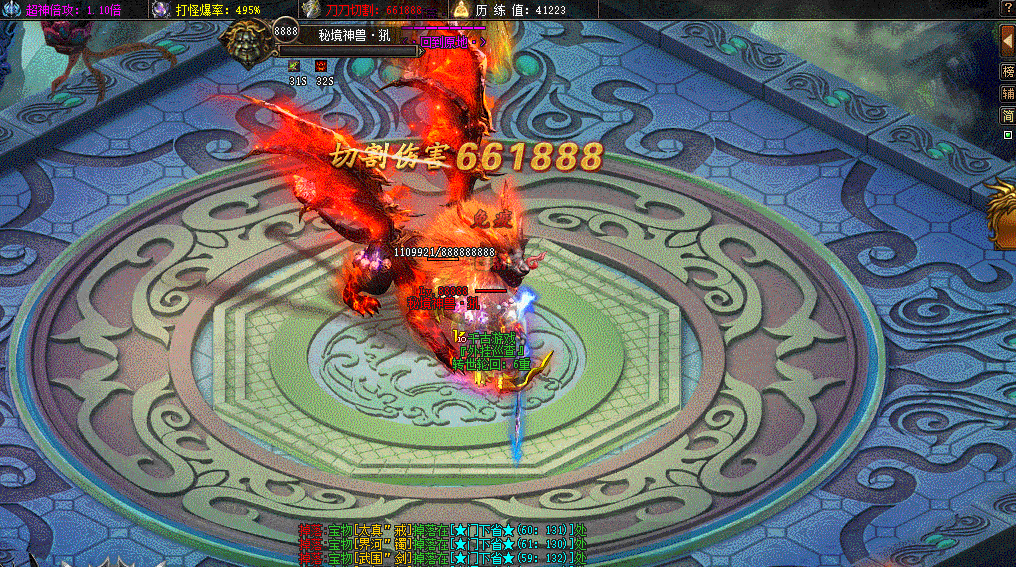Image resolution: width=1016 pixels, height=567 pixels.
Task: Click the 打怪爆率 purple orb icon
Action: (161, 9)
